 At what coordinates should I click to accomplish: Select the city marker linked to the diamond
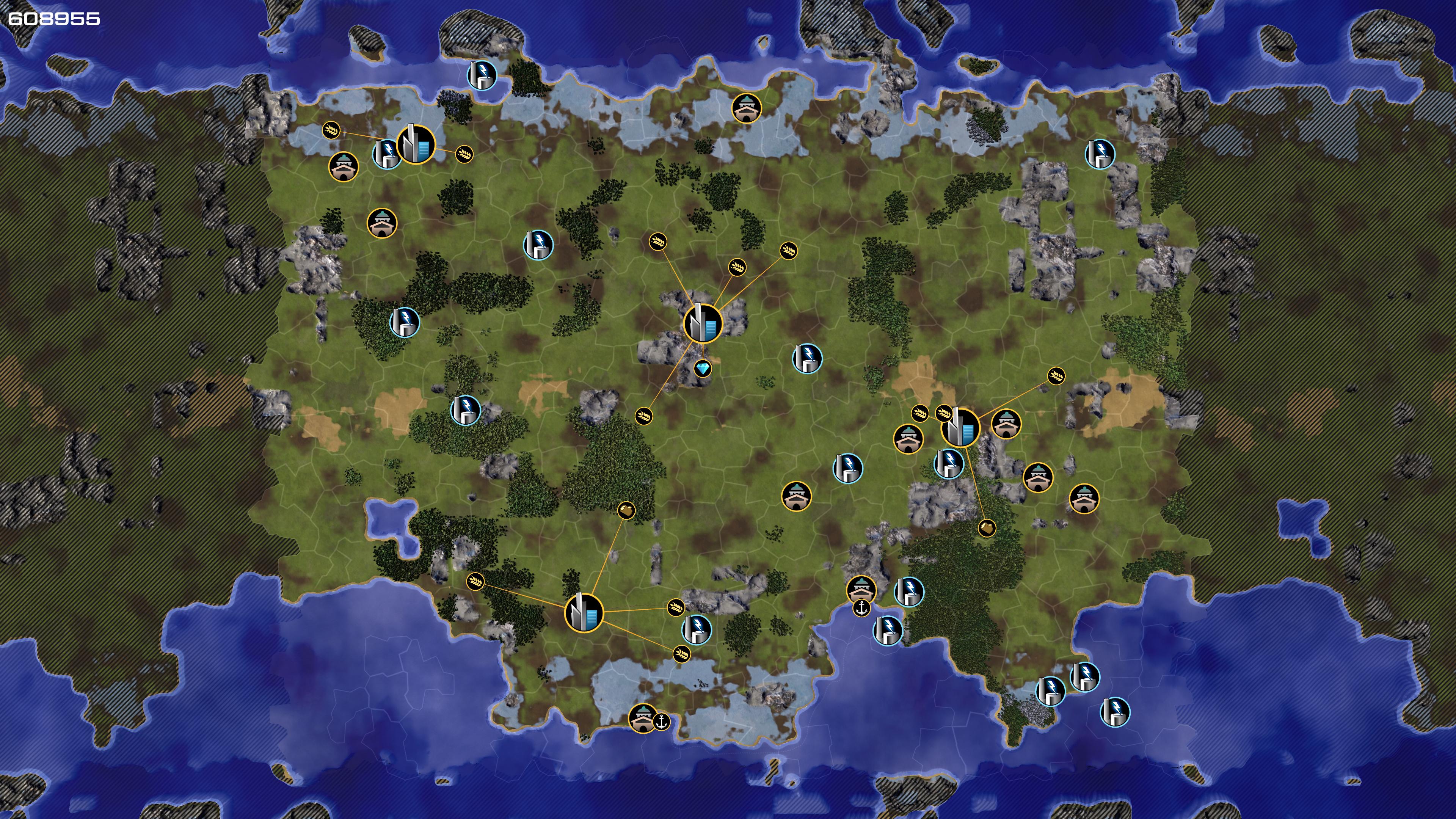click(x=703, y=324)
